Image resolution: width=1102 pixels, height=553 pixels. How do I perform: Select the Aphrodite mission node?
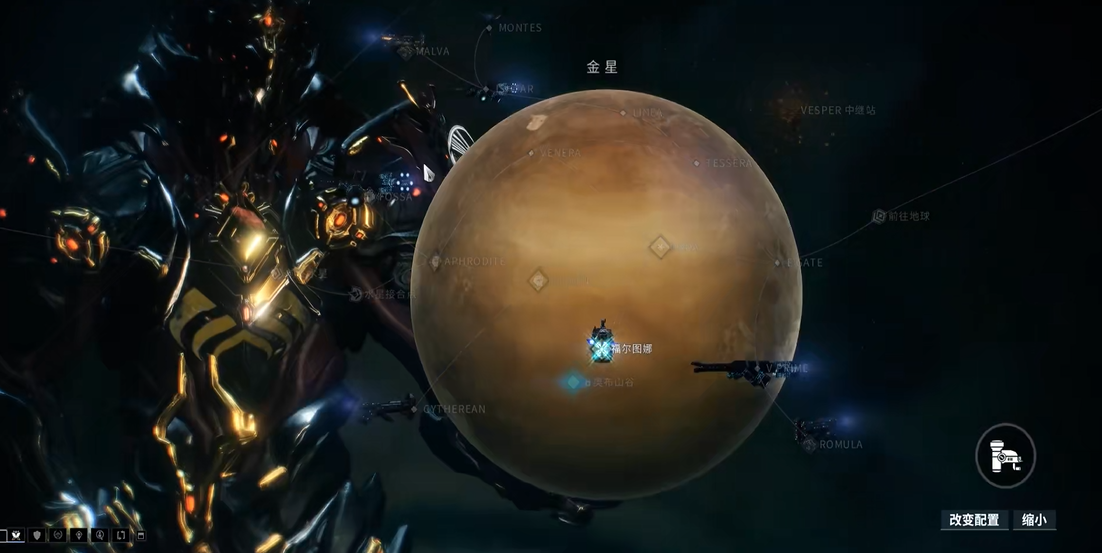(x=436, y=262)
